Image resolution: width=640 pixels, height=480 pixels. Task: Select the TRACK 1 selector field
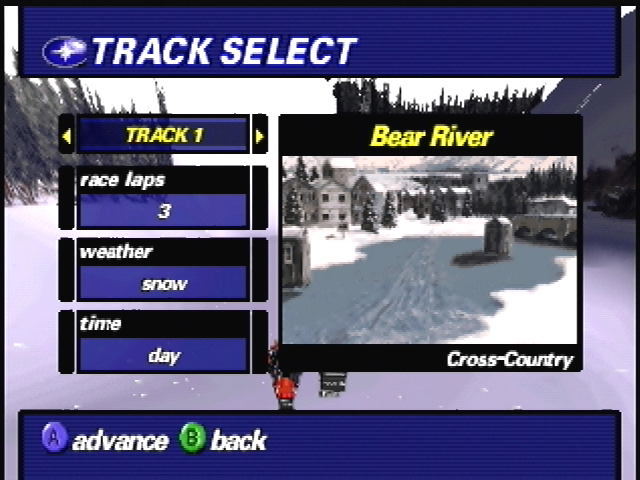point(163,135)
